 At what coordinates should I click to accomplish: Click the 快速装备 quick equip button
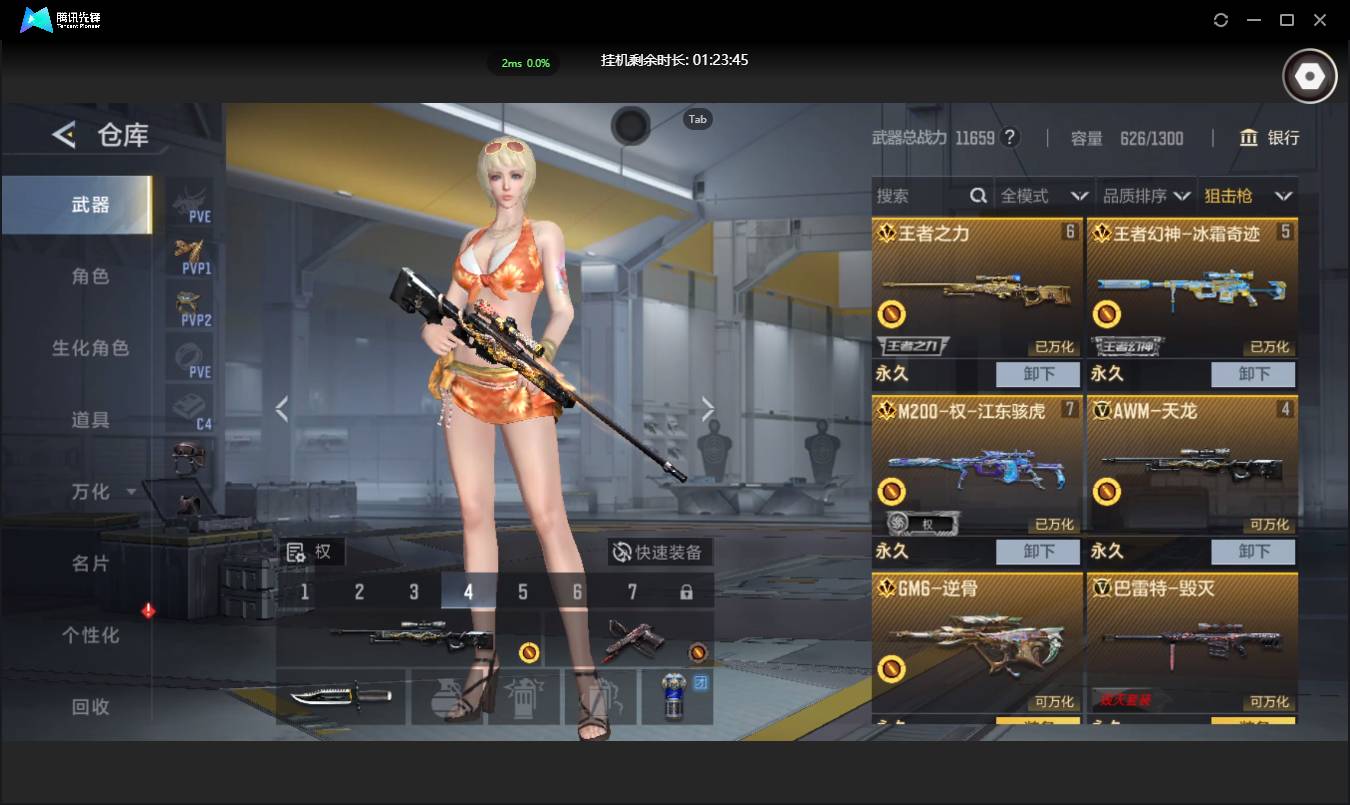[659, 552]
